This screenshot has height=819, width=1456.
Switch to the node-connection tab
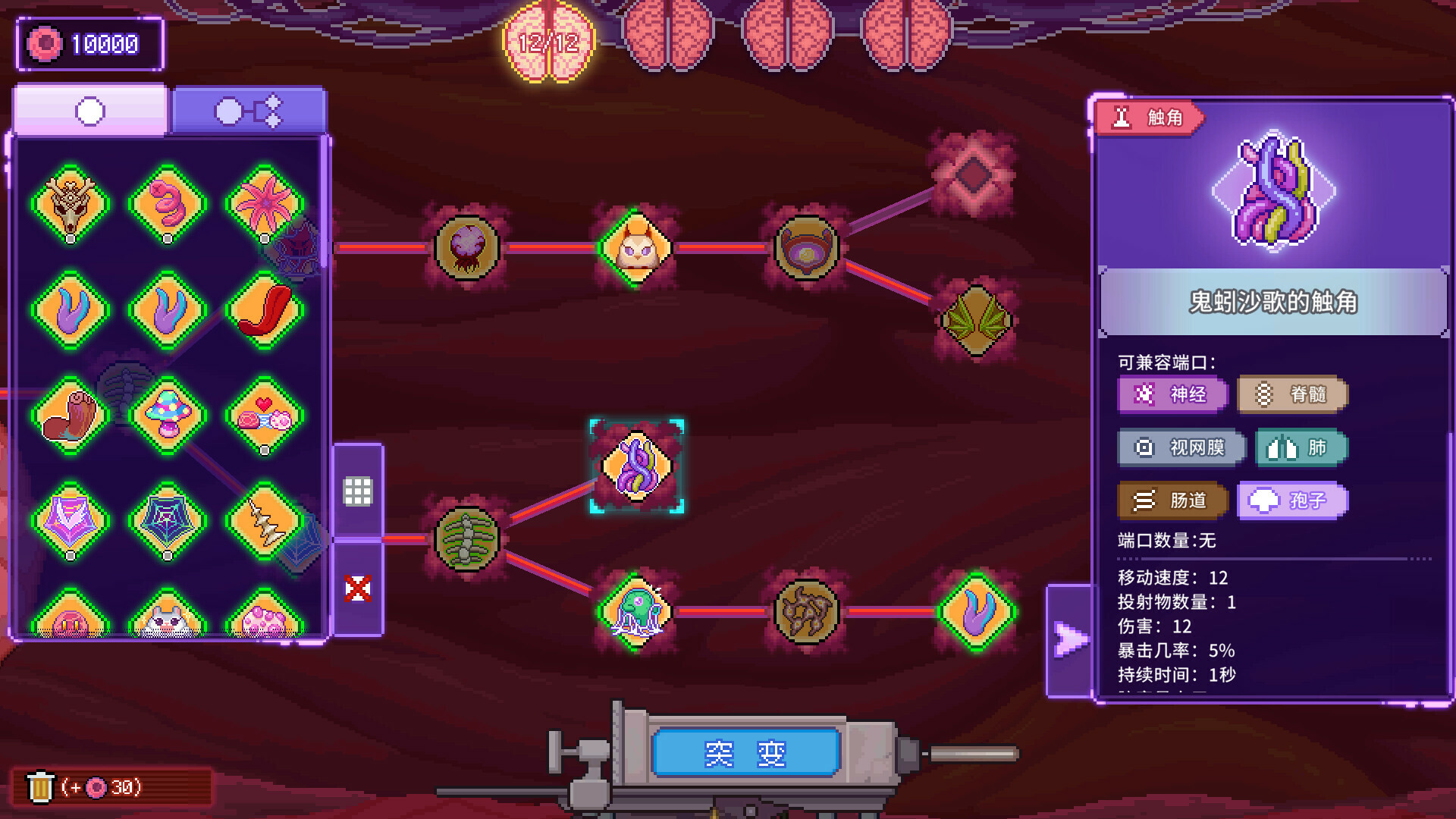click(x=250, y=111)
